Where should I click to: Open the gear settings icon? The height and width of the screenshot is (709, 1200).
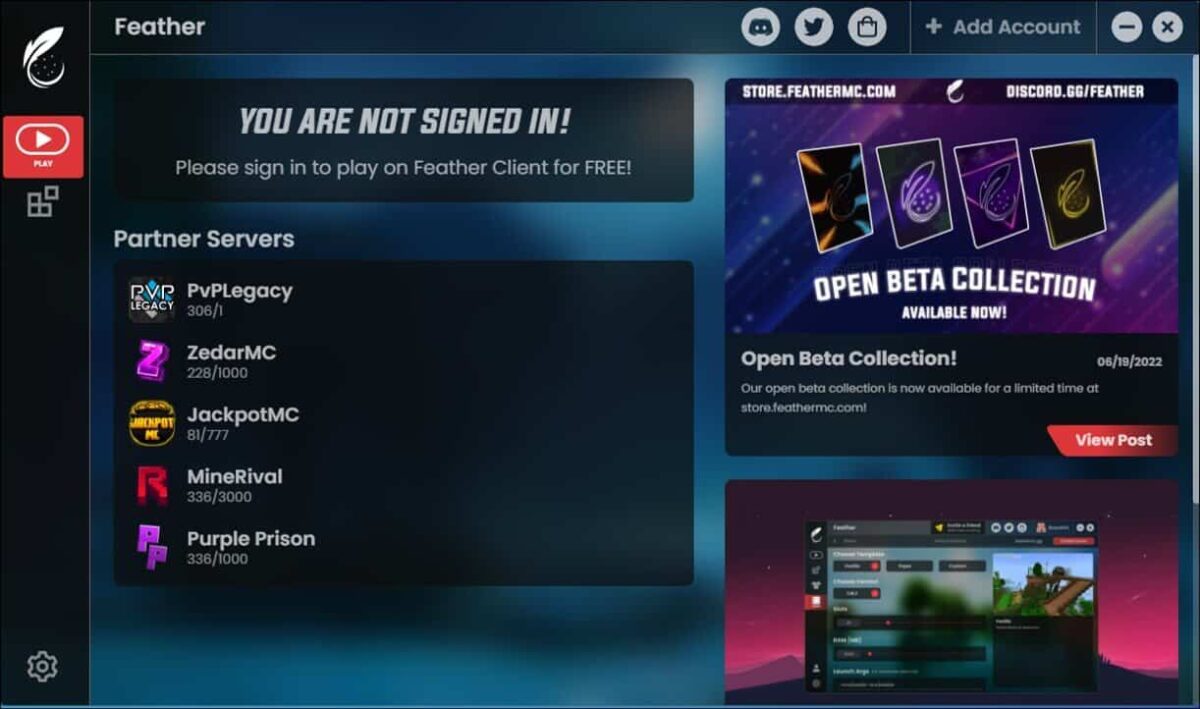coord(42,666)
